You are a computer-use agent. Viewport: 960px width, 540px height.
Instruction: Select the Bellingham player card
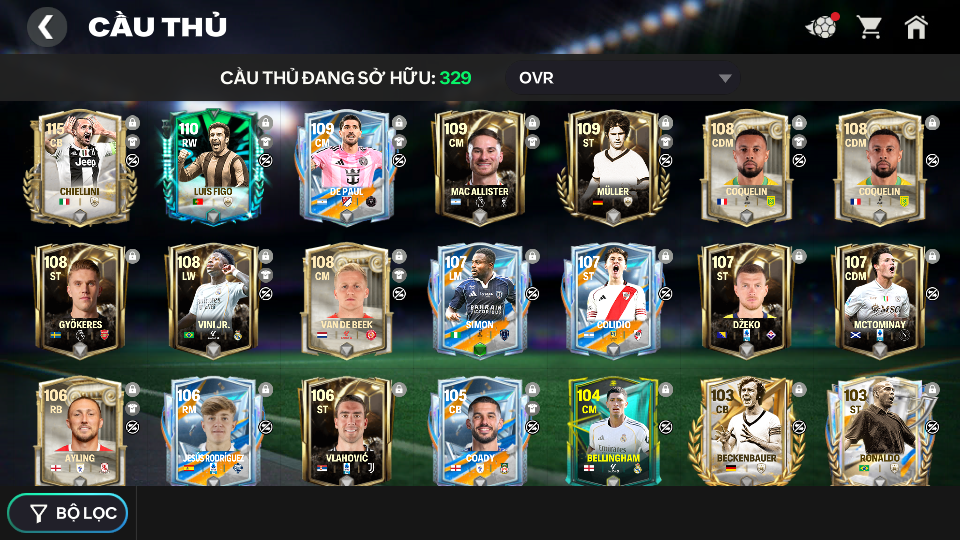coord(612,432)
